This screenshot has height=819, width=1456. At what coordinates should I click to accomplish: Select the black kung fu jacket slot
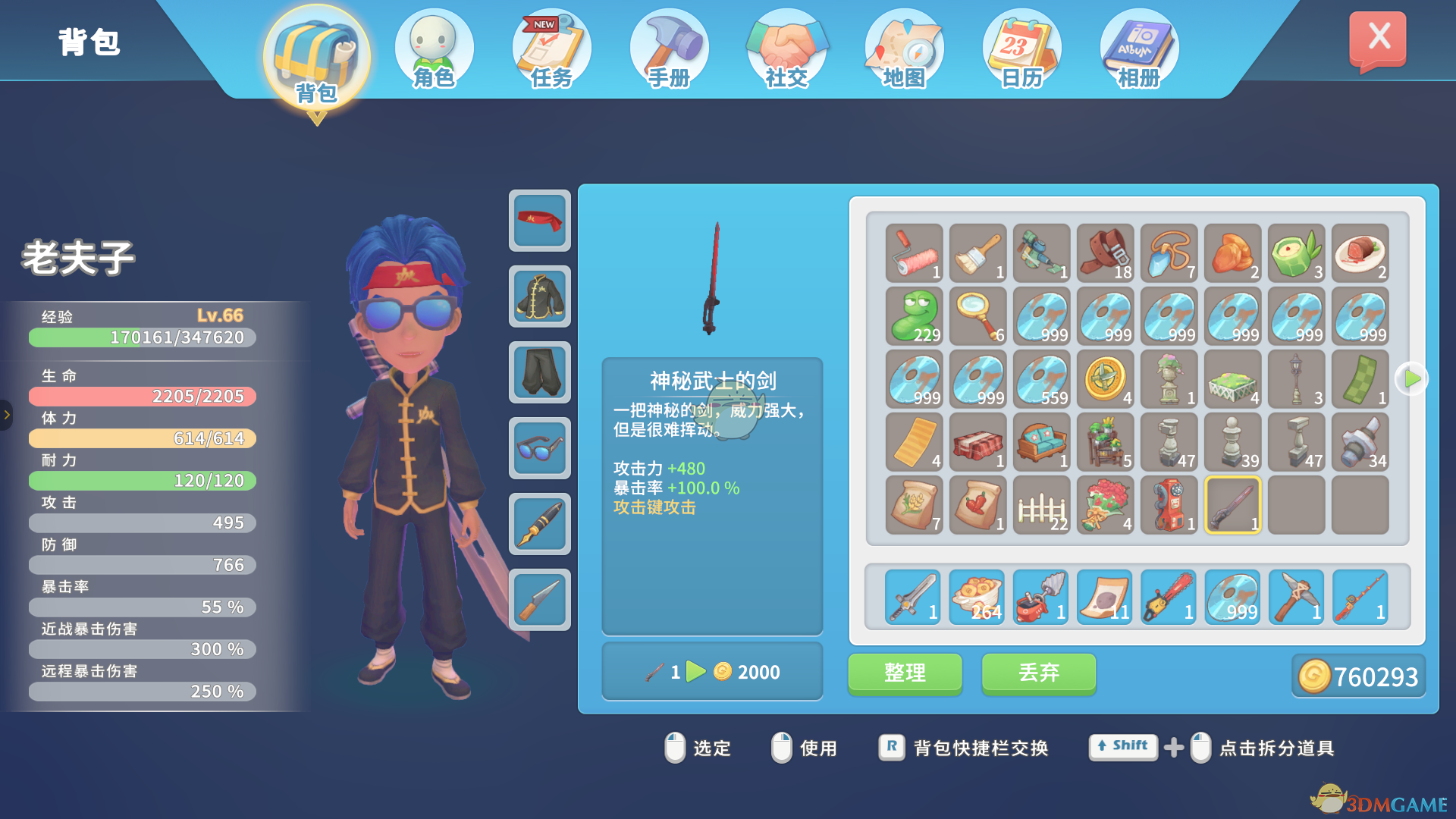pyautogui.click(x=539, y=297)
